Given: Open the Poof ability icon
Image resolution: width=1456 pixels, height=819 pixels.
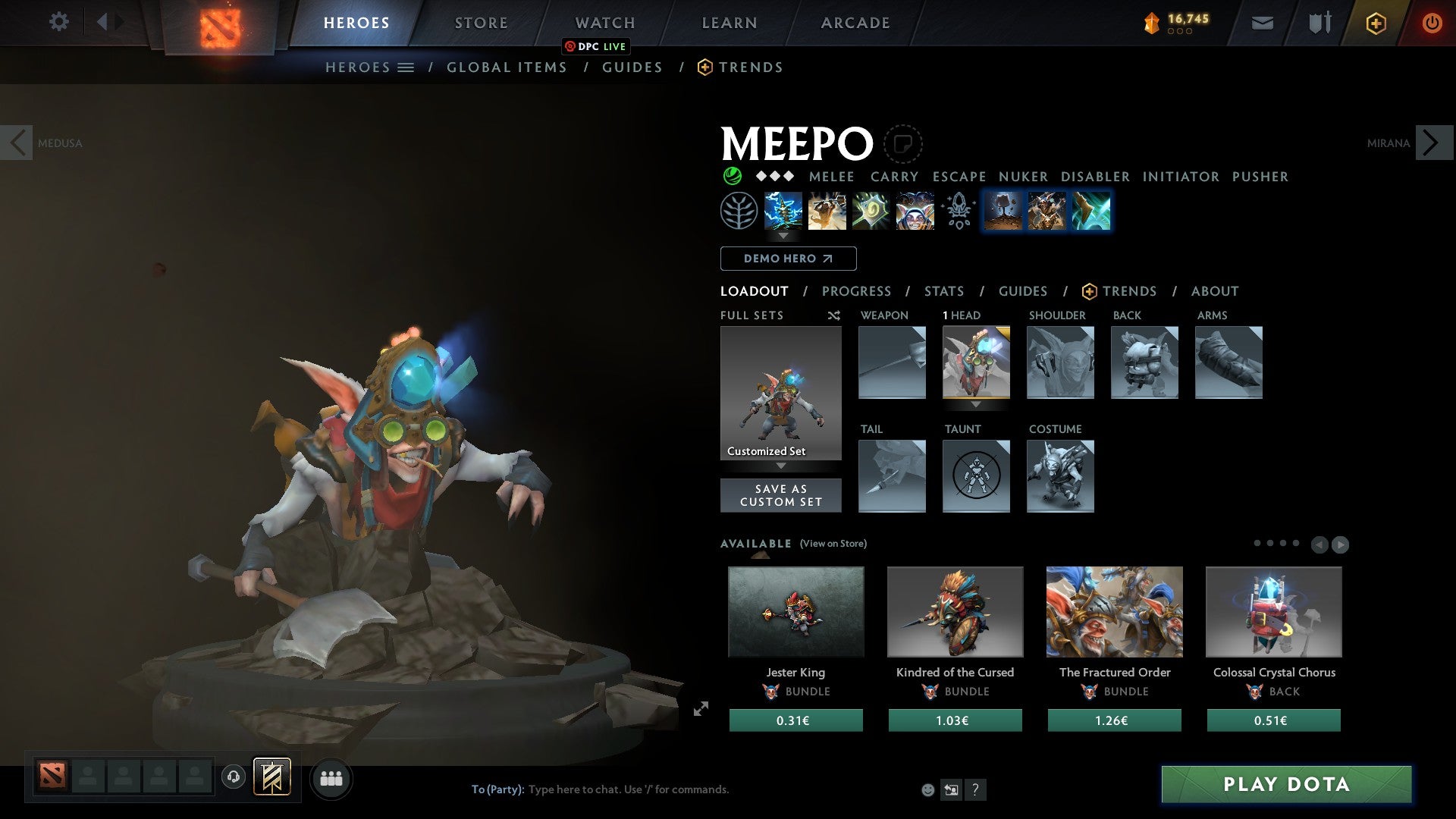Looking at the screenshot, I should coord(827,211).
